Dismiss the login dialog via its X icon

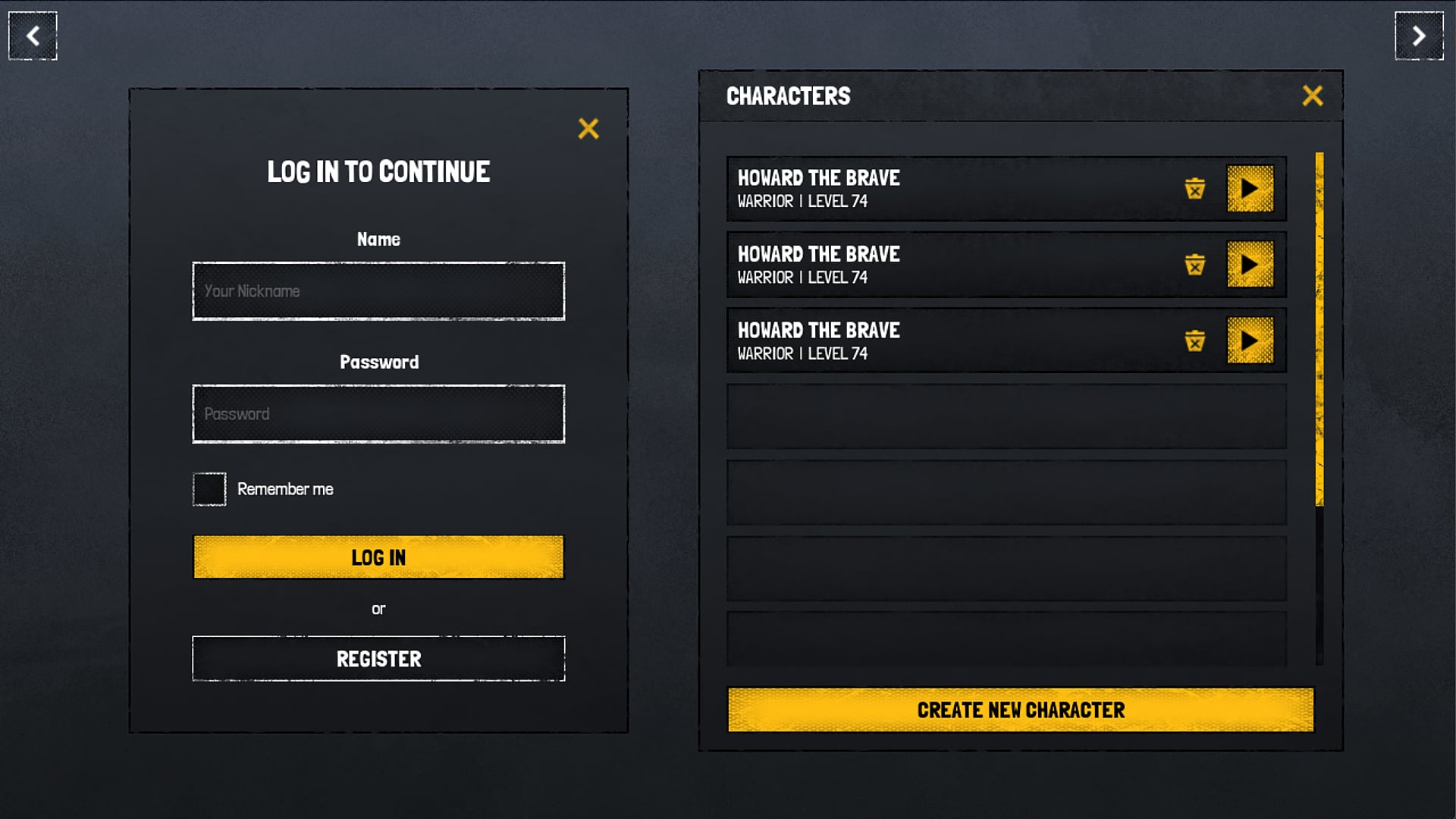589,129
